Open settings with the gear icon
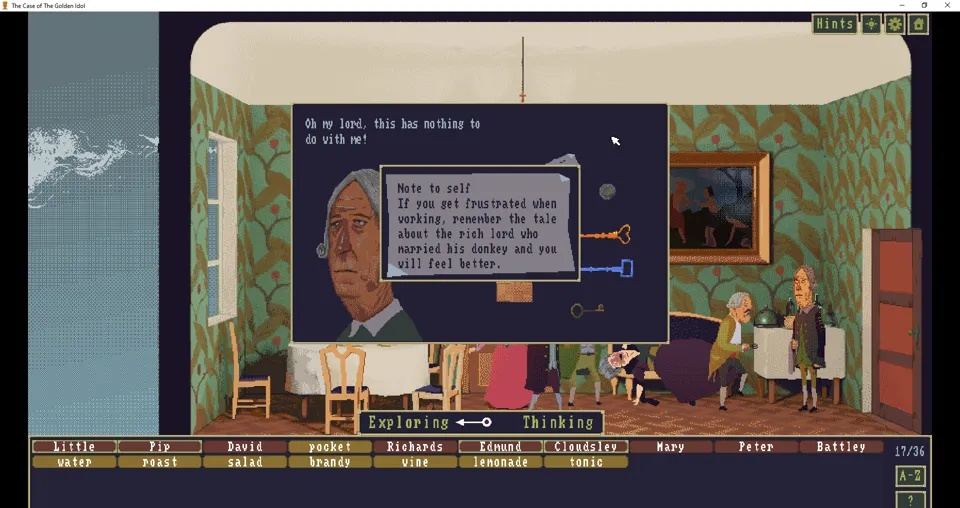The height and width of the screenshot is (508, 960). click(x=895, y=24)
